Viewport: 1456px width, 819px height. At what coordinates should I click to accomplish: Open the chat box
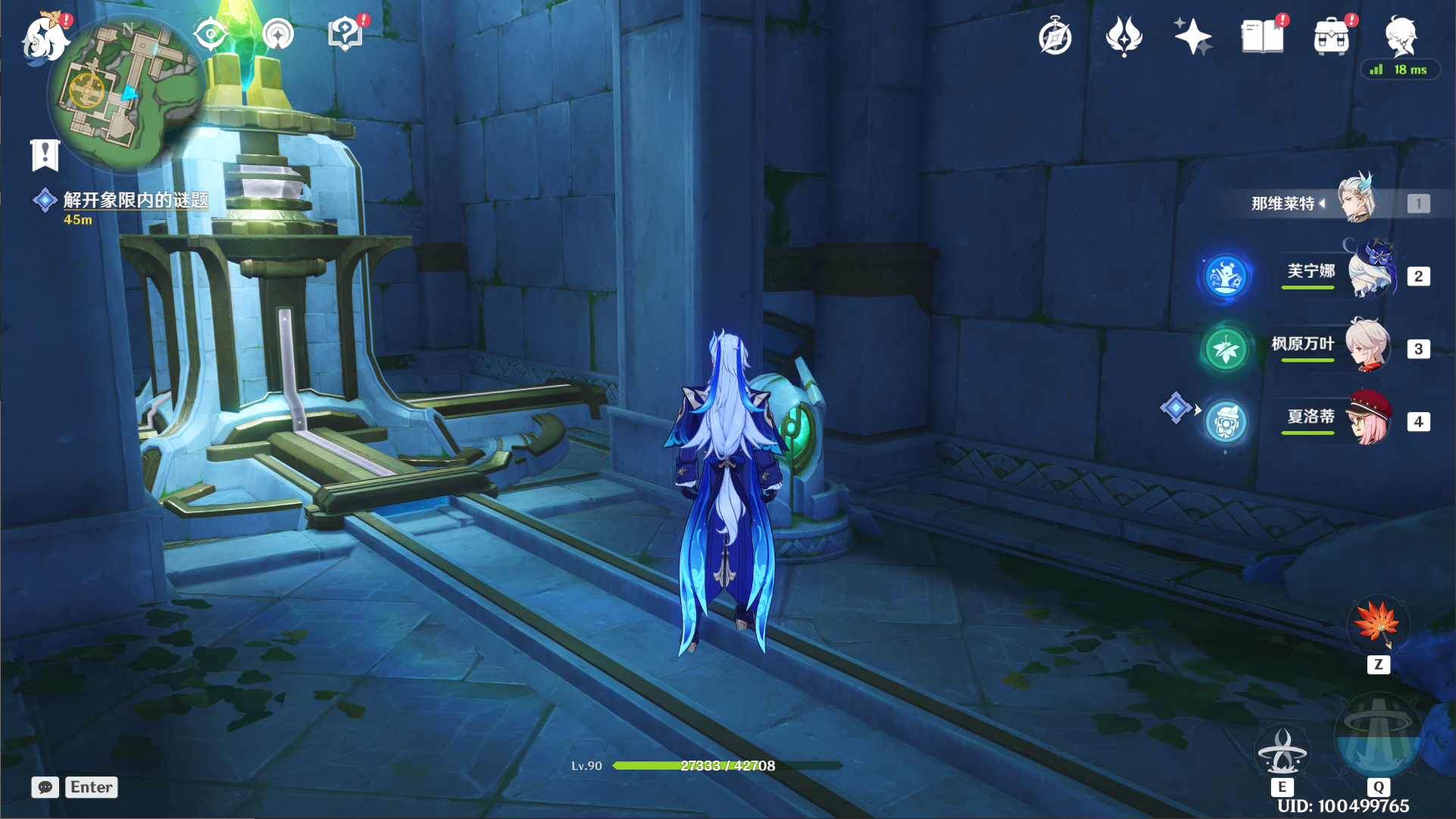45,787
